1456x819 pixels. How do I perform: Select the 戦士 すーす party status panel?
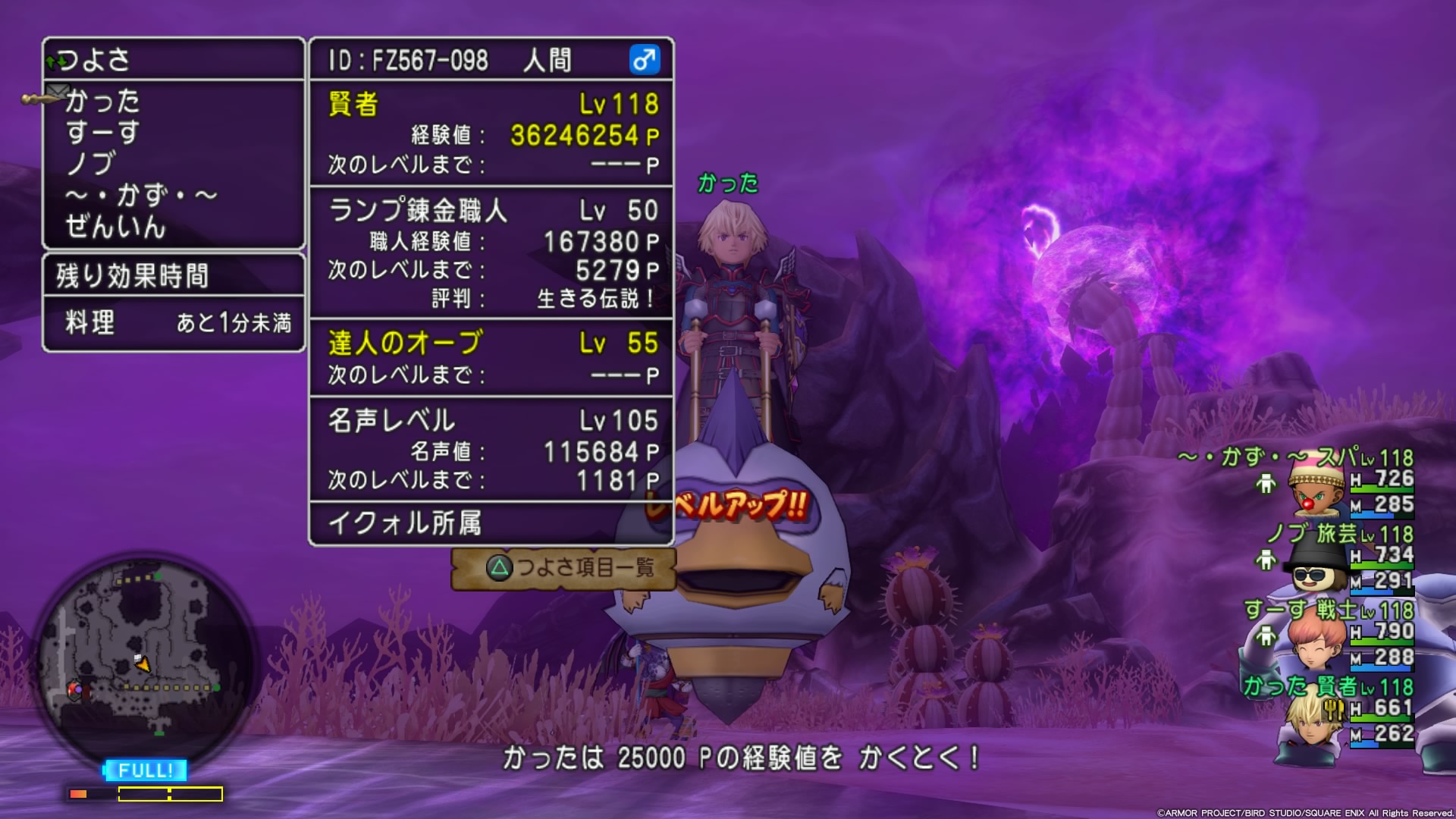[x=1335, y=635]
